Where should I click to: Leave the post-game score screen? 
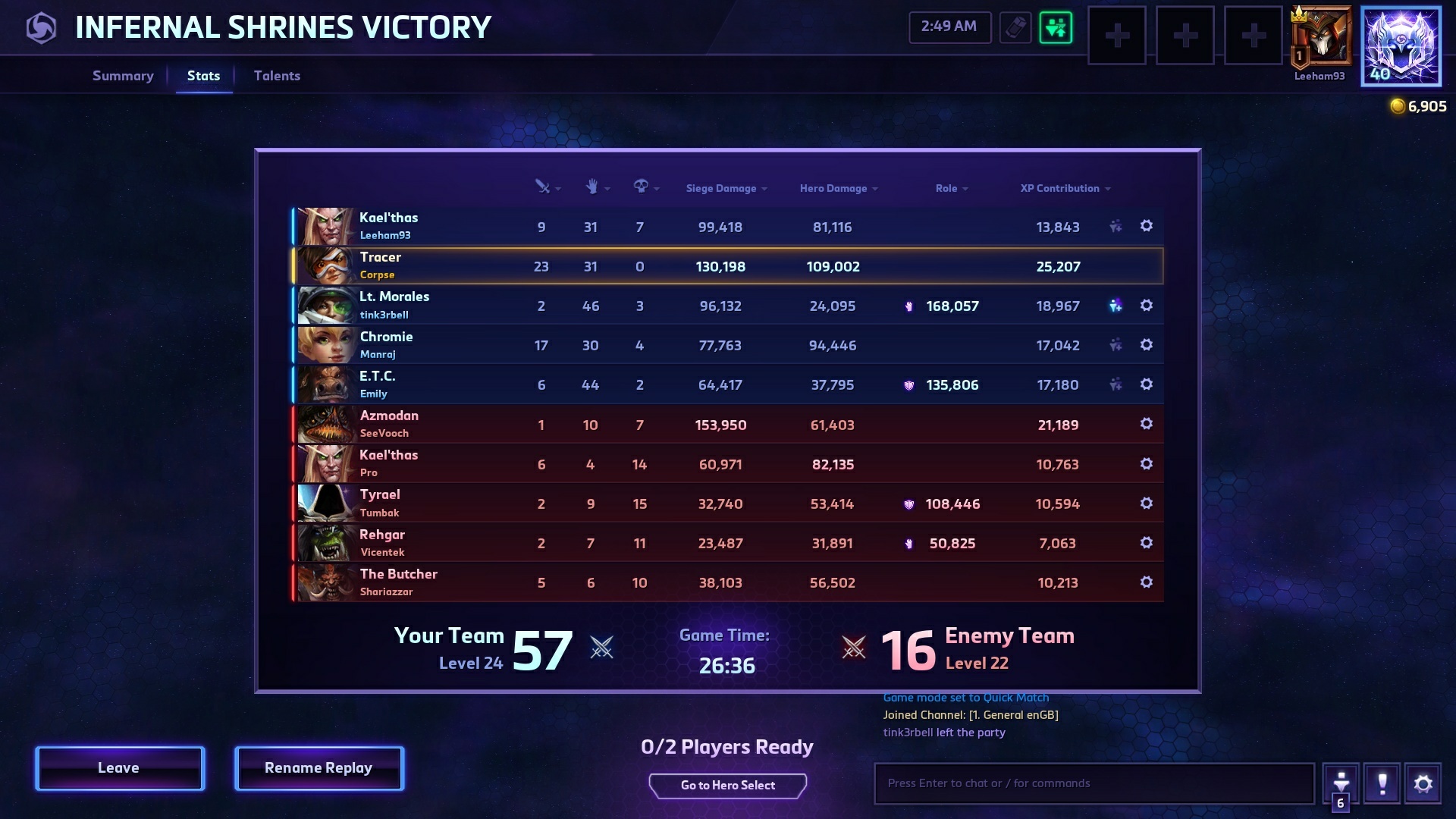click(x=120, y=768)
